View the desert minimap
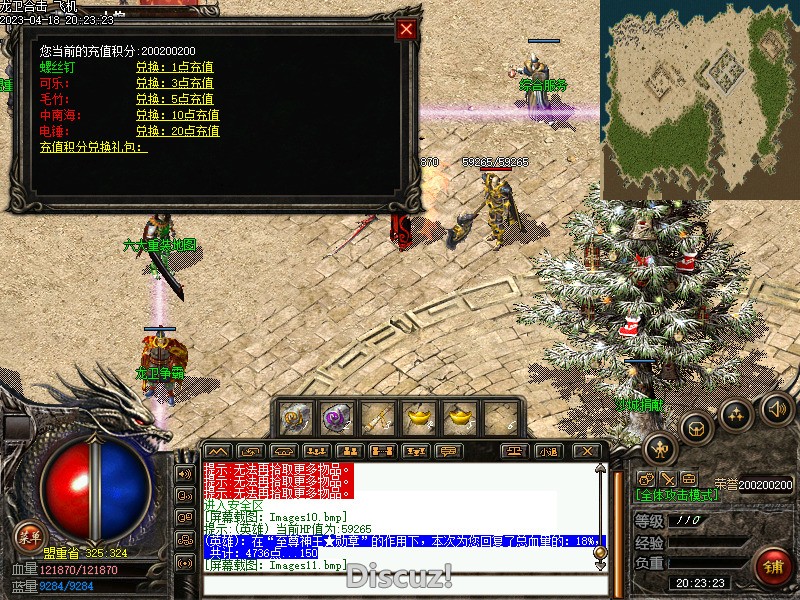This screenshot has width=800, height=600. click(x=699, y=99)
